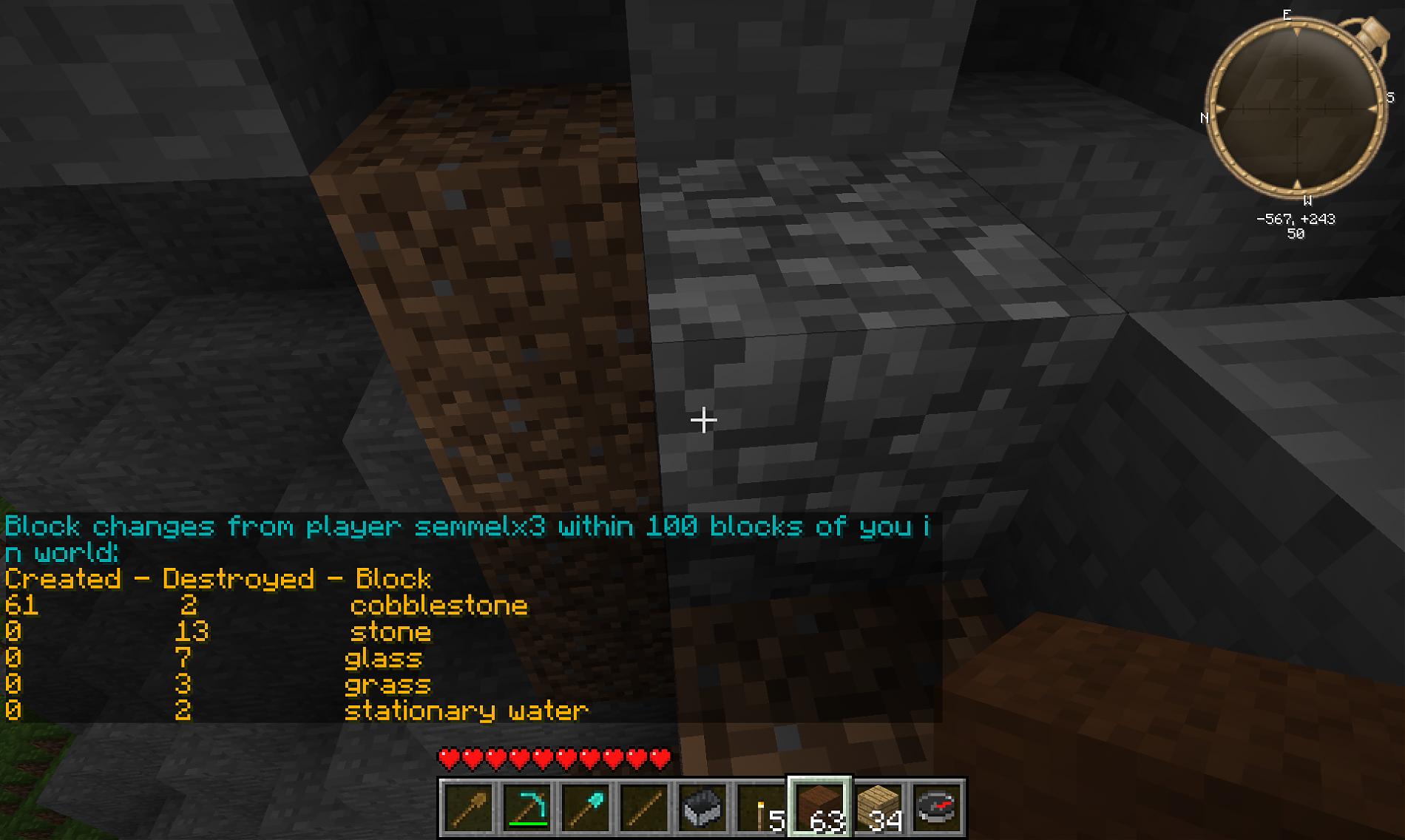Choose the compass in the hotbar
1405x840 pixels.
click(936, 807)
